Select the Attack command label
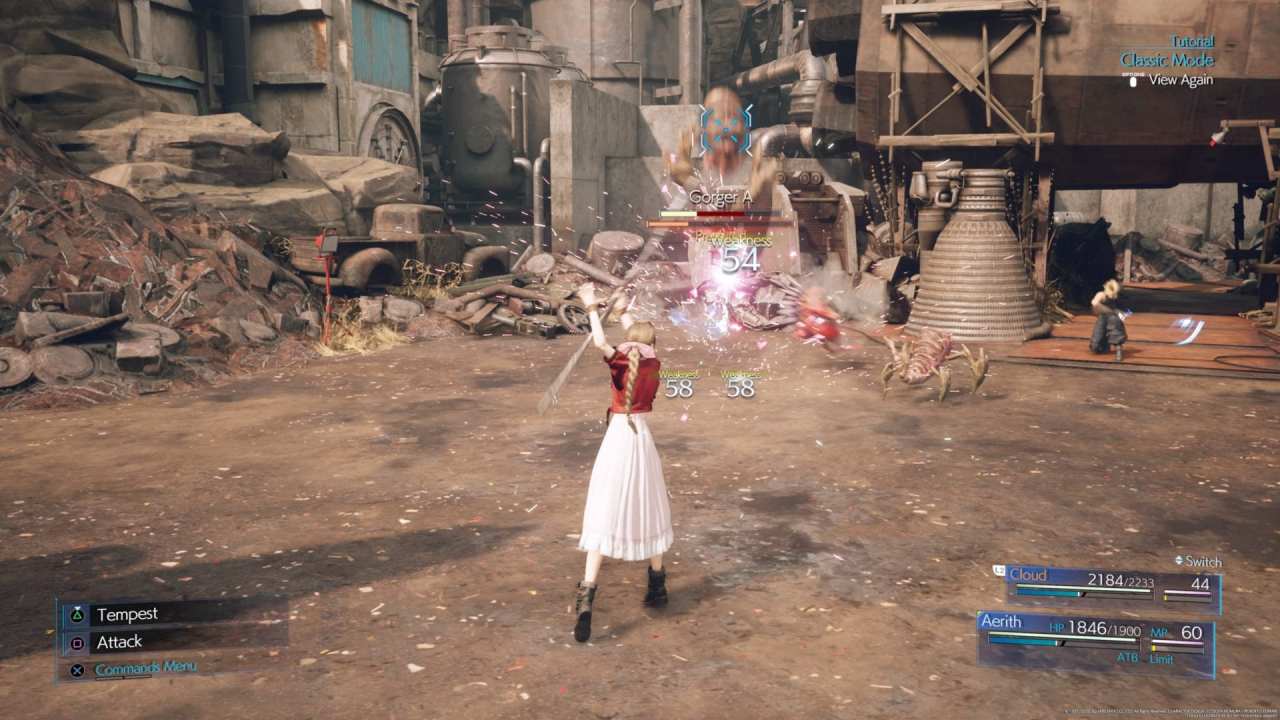Viewport: 1280px width, 720px height. pos(119,641)
